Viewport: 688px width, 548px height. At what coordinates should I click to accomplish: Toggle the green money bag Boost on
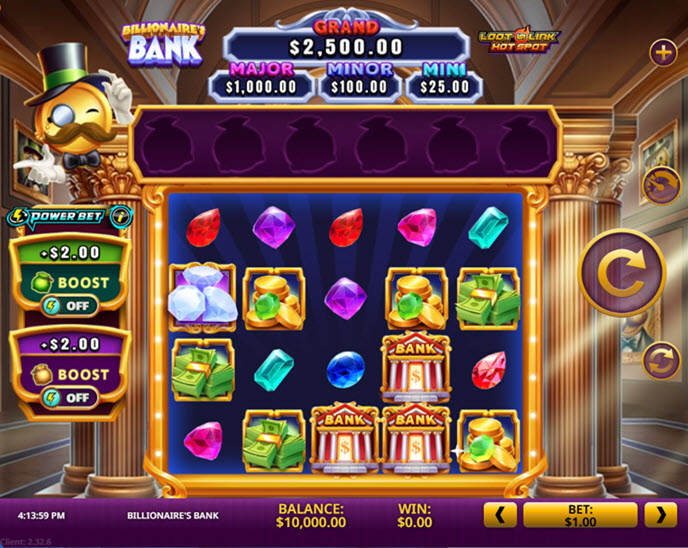pos(69,305)
